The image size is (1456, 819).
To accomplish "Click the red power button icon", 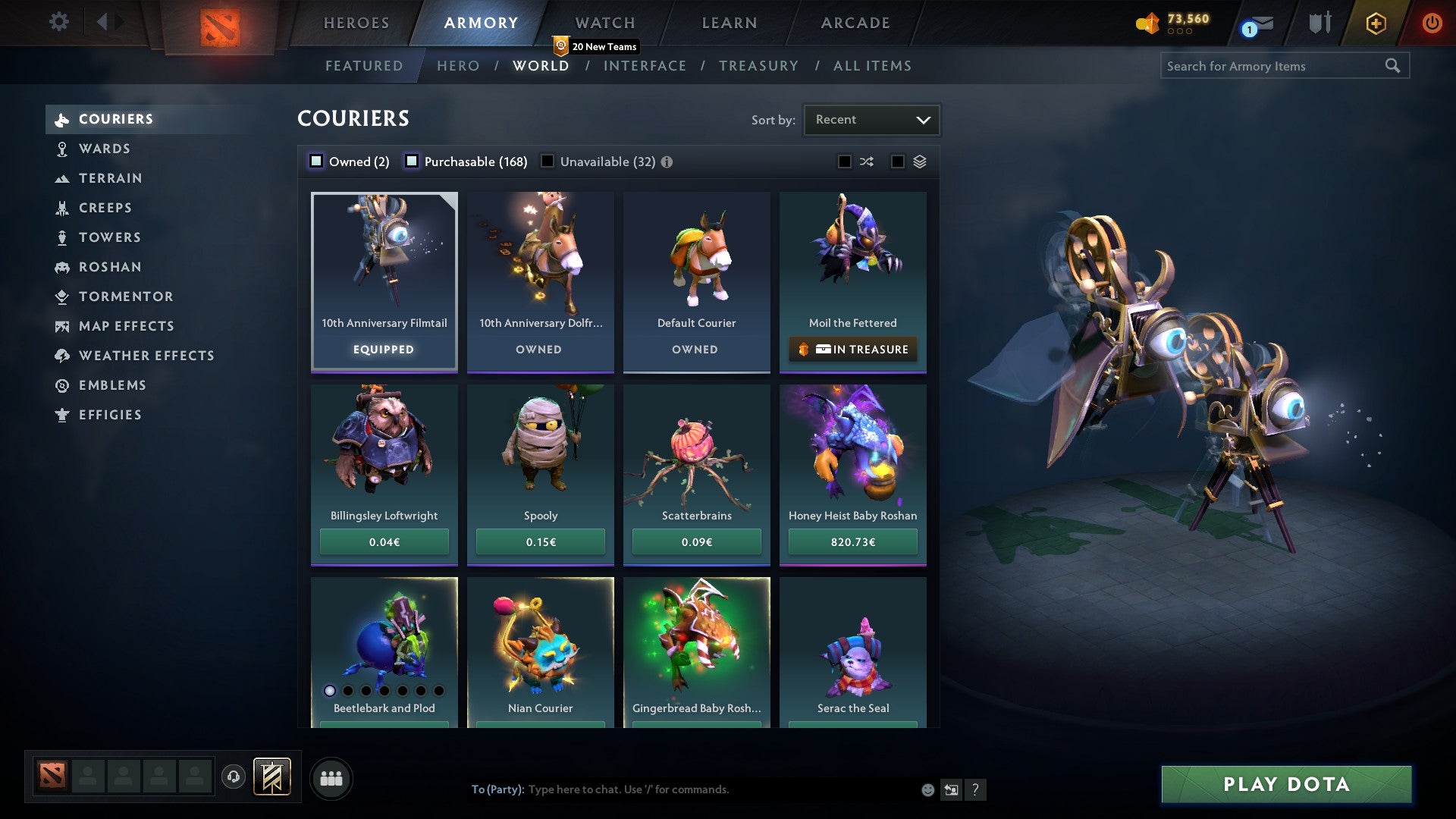I will (1432, 23).
